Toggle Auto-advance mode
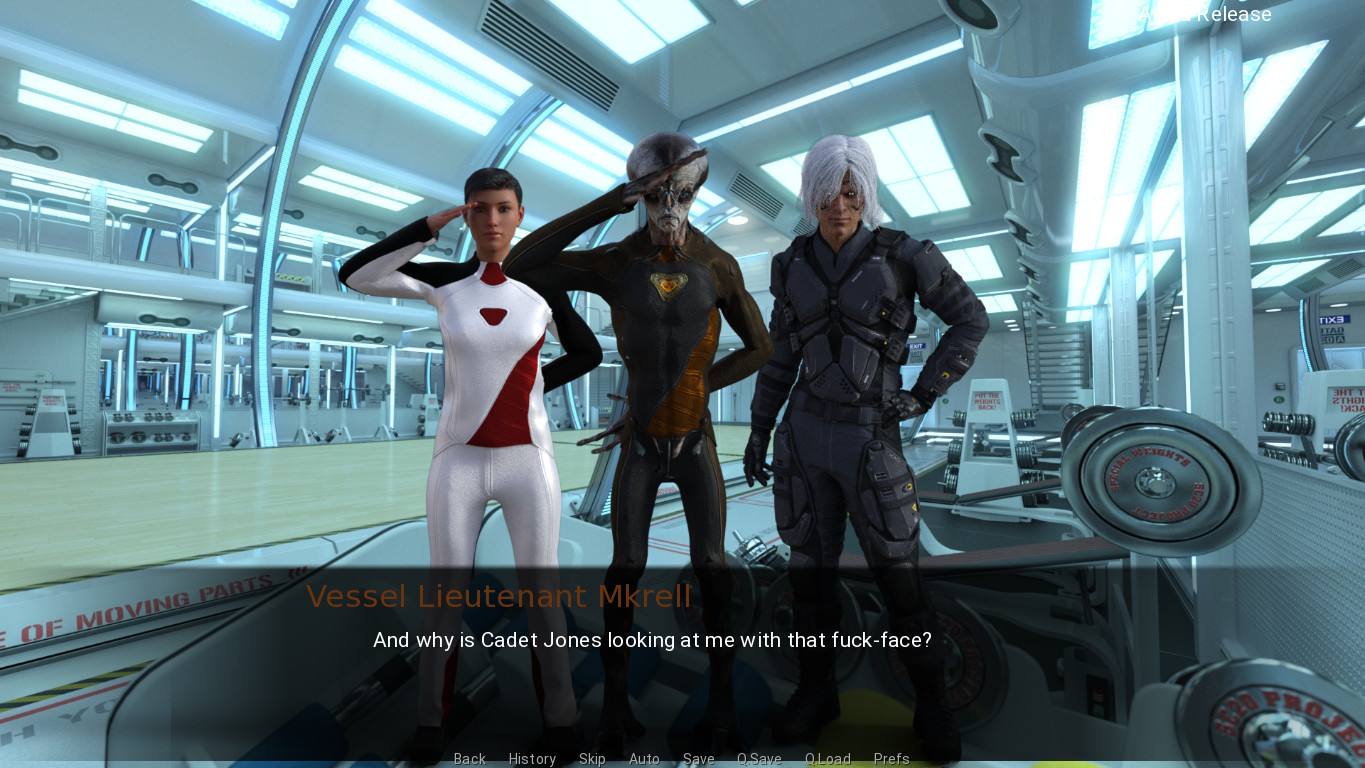The image size is (1365, 768). pos(644,759)
